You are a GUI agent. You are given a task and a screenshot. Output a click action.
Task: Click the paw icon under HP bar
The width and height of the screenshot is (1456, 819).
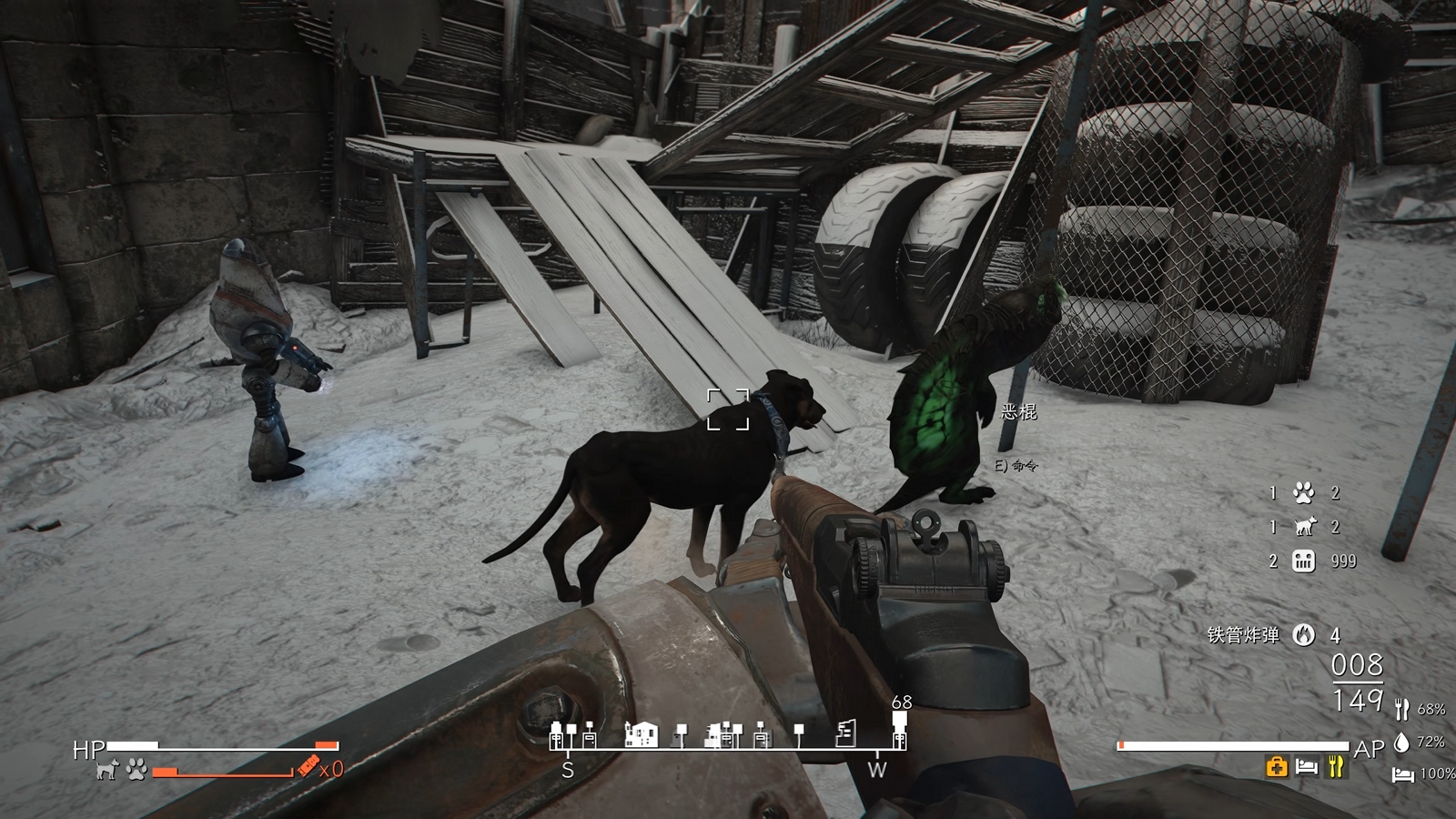(x=136, y=771)
